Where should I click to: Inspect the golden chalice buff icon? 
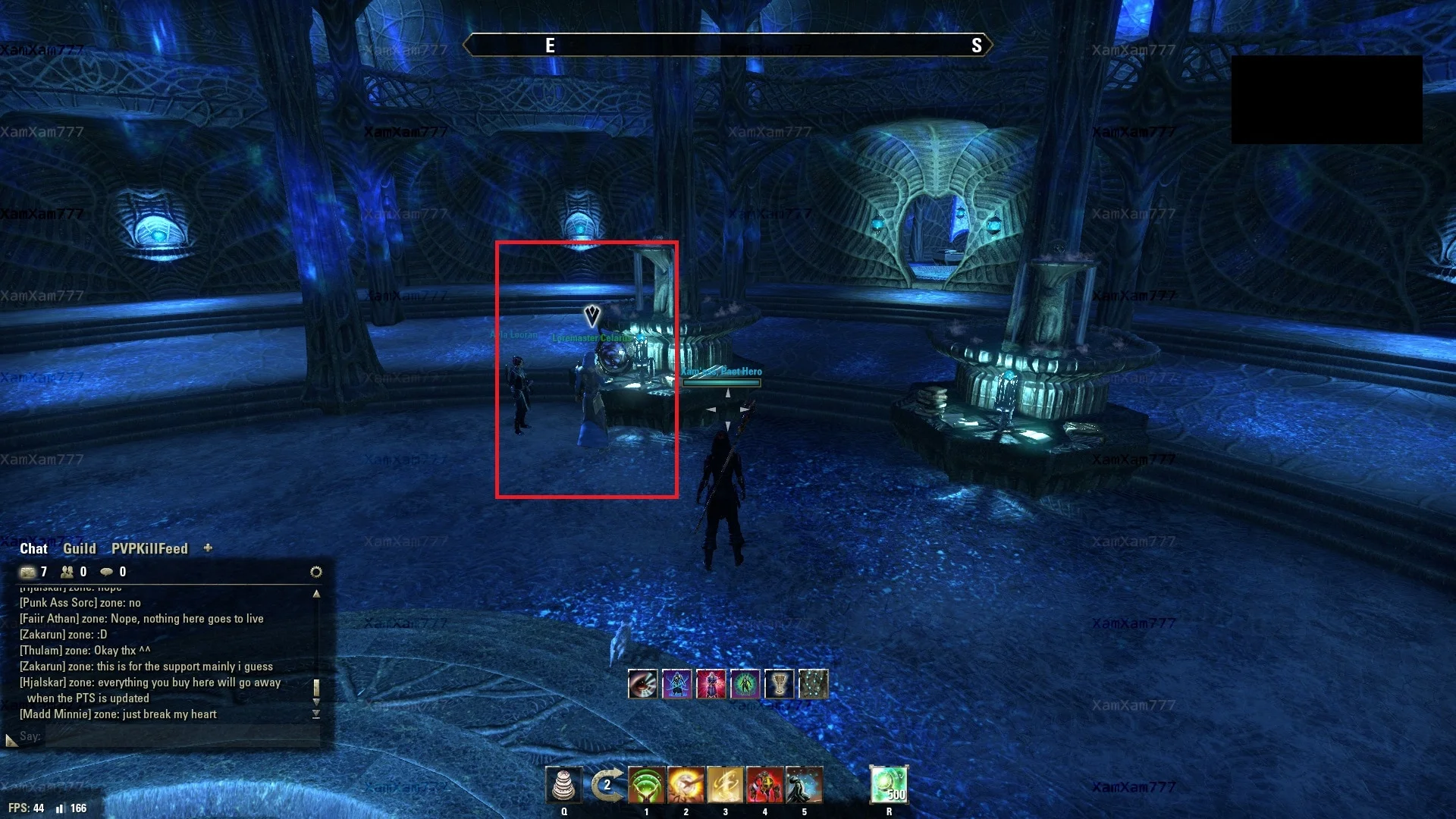(779, 683)
